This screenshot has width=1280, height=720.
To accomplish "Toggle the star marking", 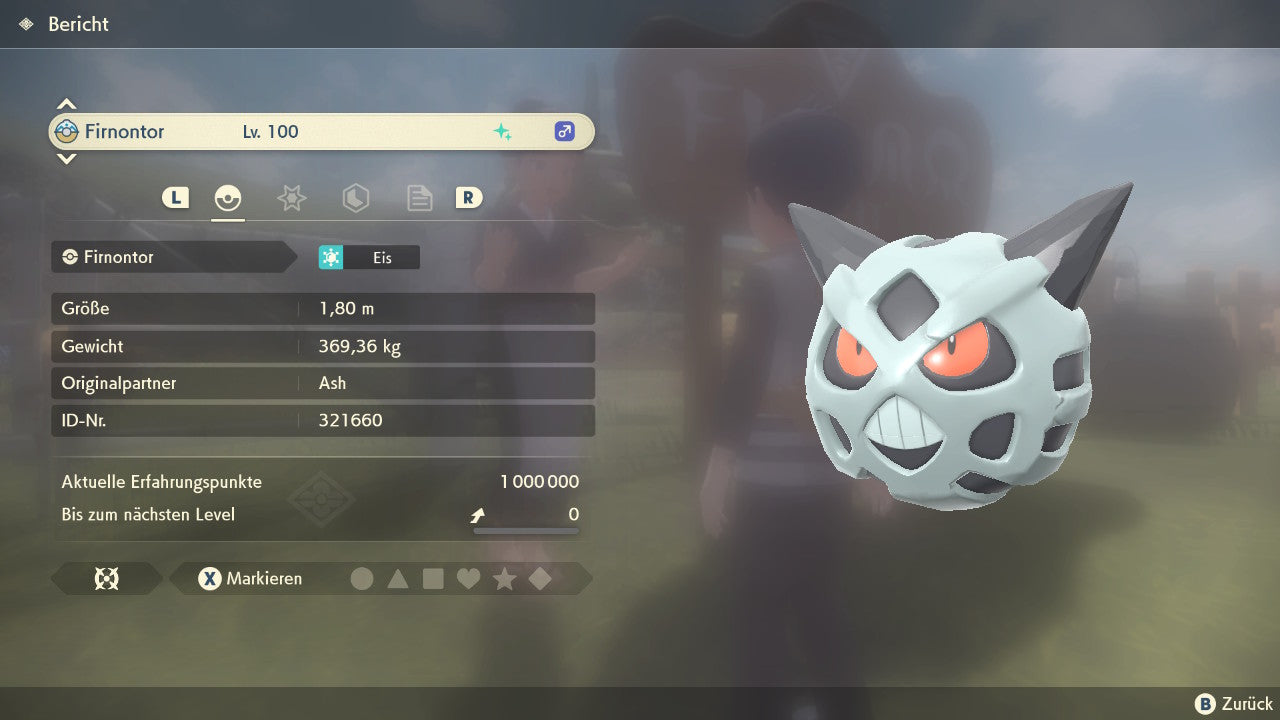I will [504, 579].
